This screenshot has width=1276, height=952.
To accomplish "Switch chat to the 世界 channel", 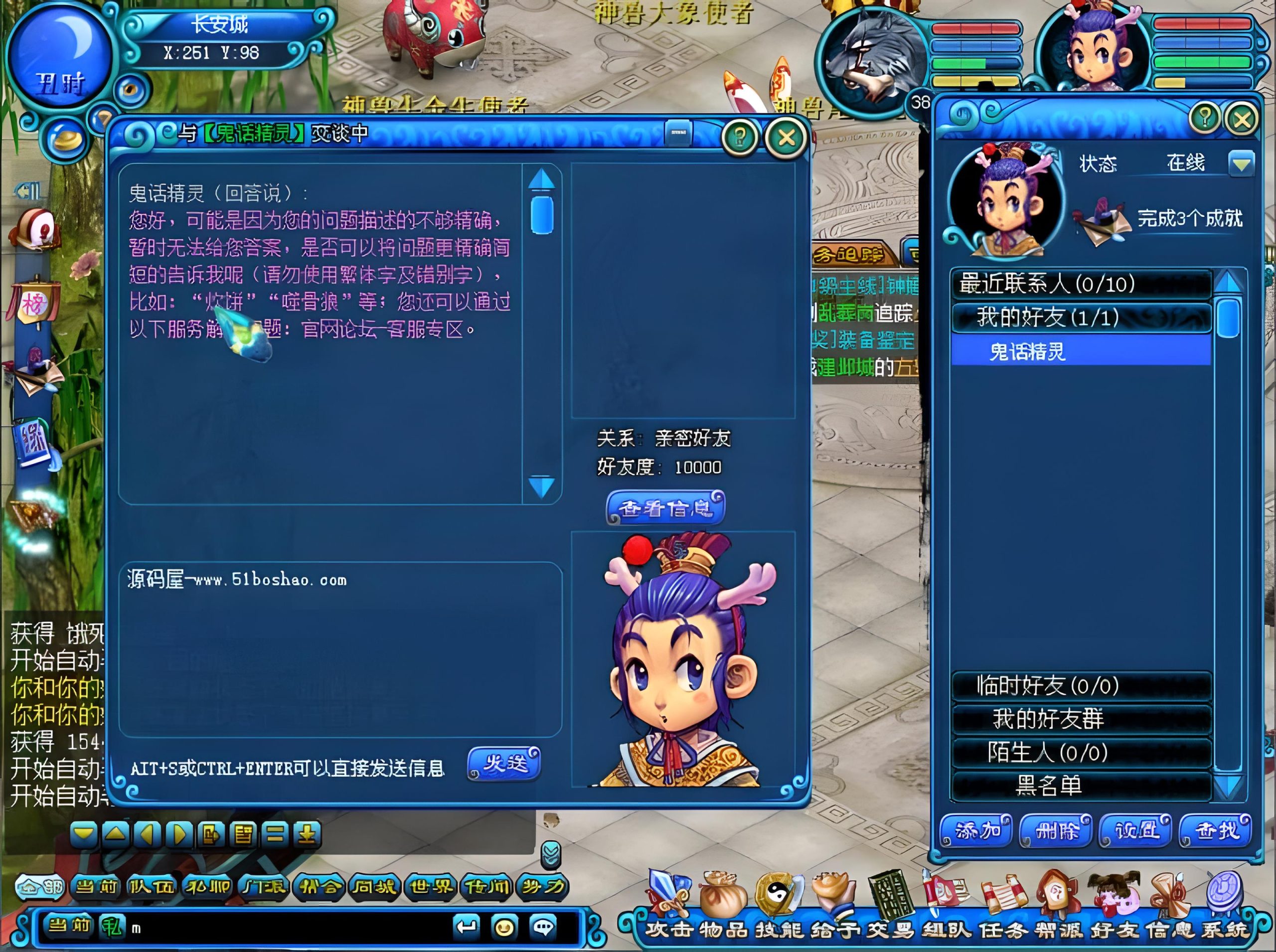I will (431, 886).
